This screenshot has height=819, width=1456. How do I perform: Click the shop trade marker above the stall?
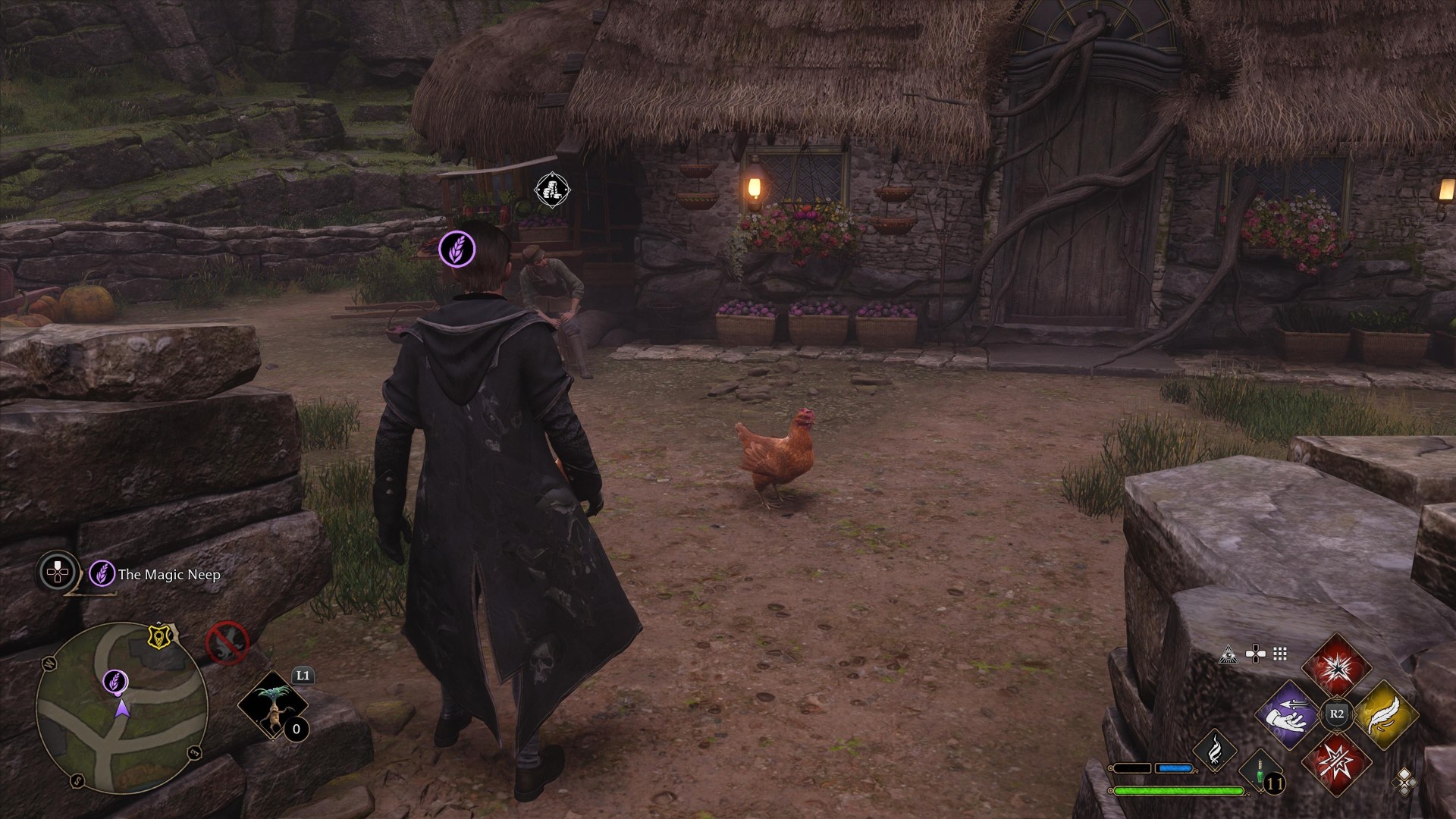pyautogui.click(x=552, y=190)
